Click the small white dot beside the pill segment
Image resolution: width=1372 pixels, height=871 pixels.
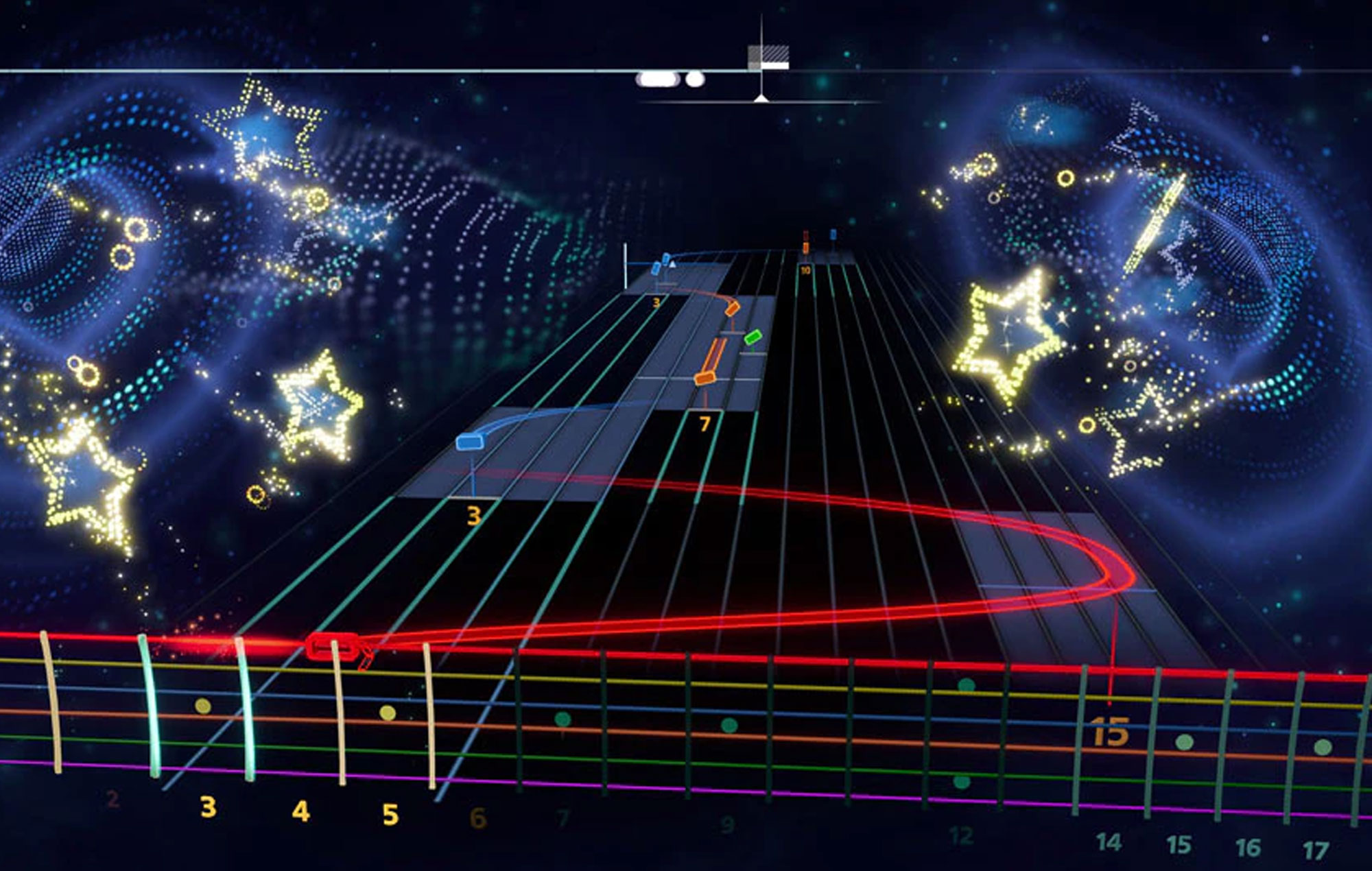696,80
